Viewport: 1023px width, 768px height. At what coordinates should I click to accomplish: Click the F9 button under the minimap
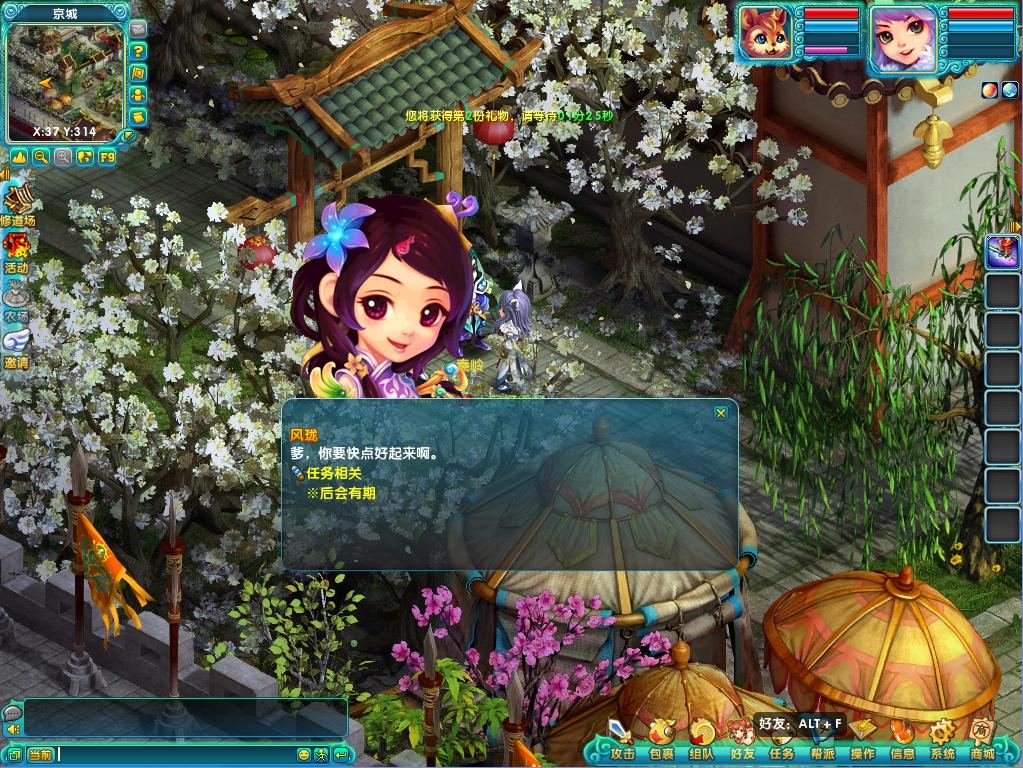(107, 157)
